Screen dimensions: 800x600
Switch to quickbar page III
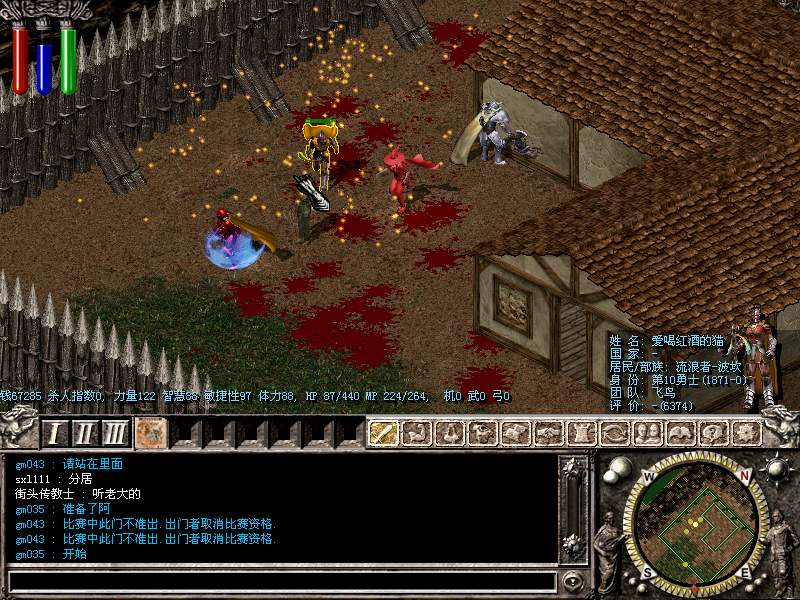(116, 433)
